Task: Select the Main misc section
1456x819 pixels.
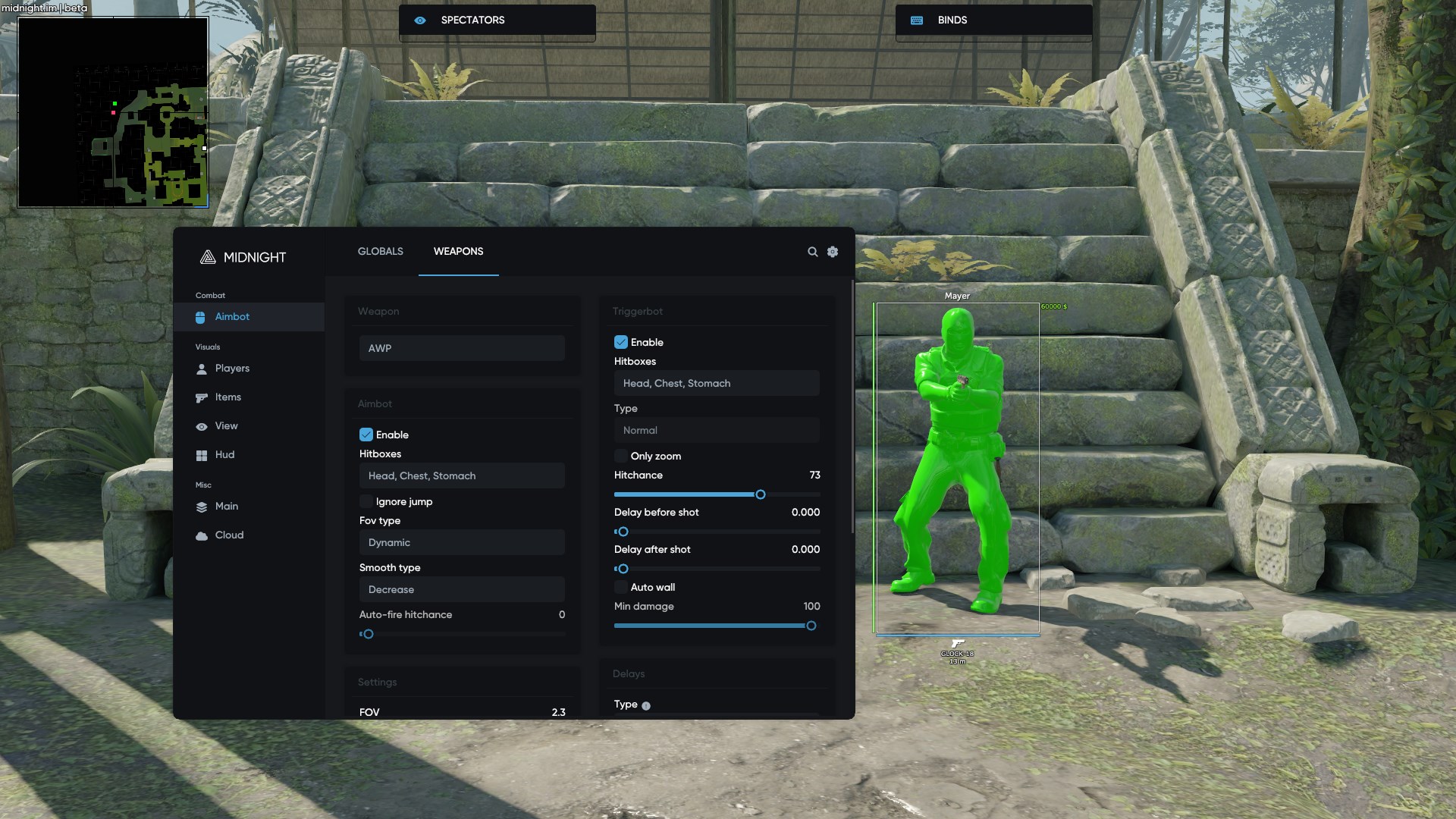Action: pyautogui.click(x=227, y=506)
